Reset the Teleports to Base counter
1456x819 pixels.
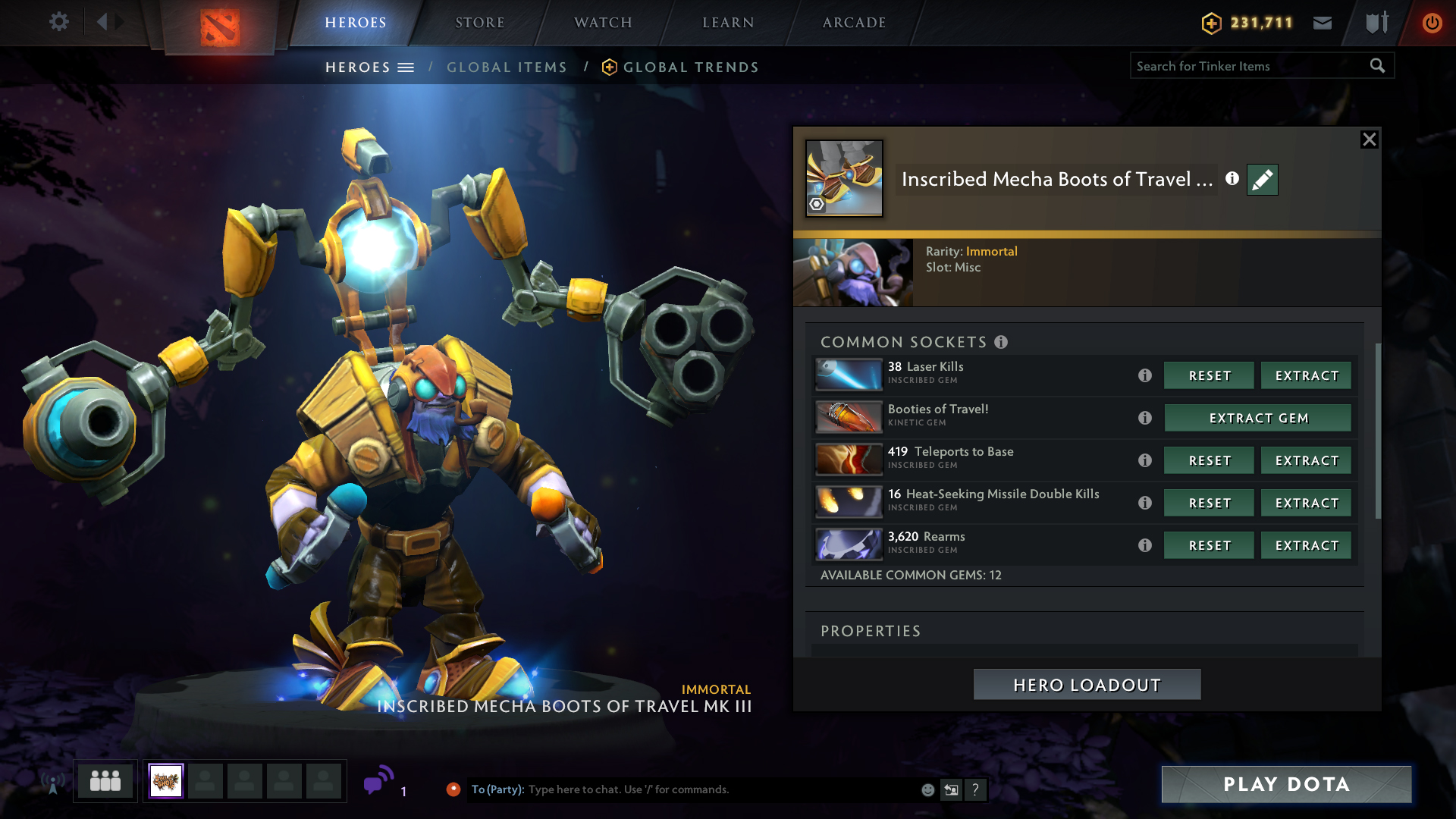[x=1209, y=461]
